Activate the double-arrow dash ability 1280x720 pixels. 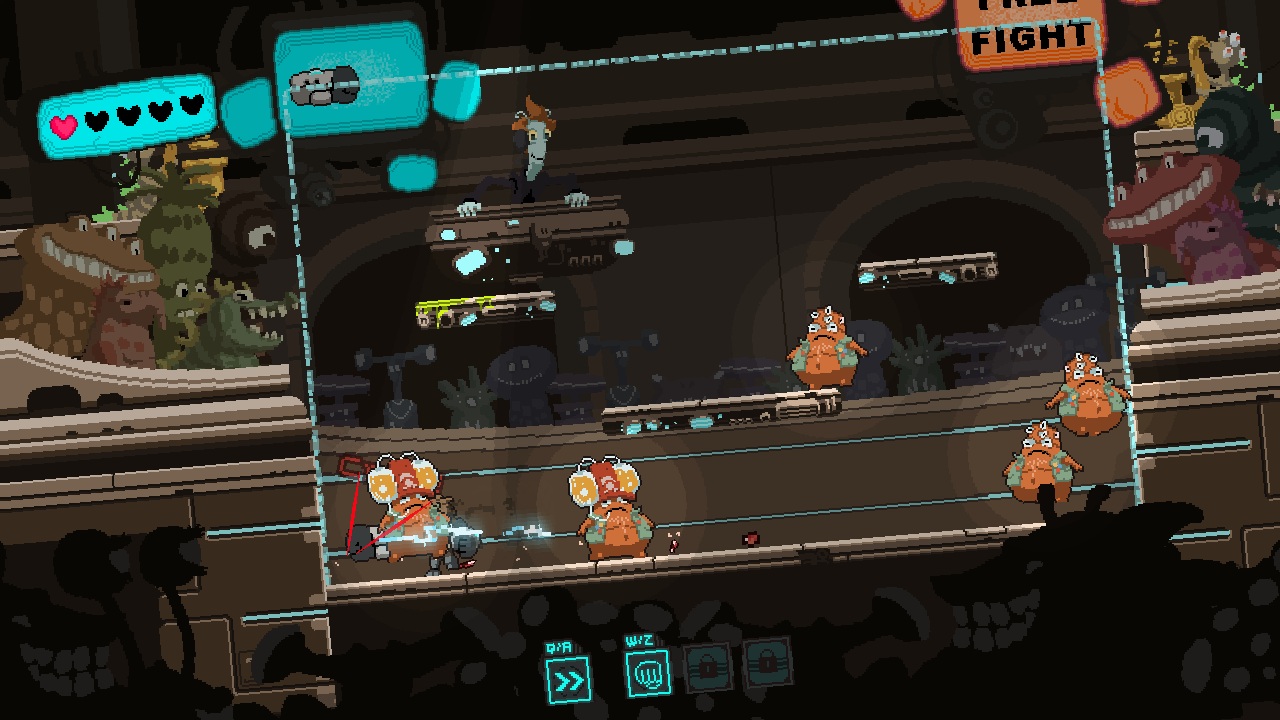(568, 680)
